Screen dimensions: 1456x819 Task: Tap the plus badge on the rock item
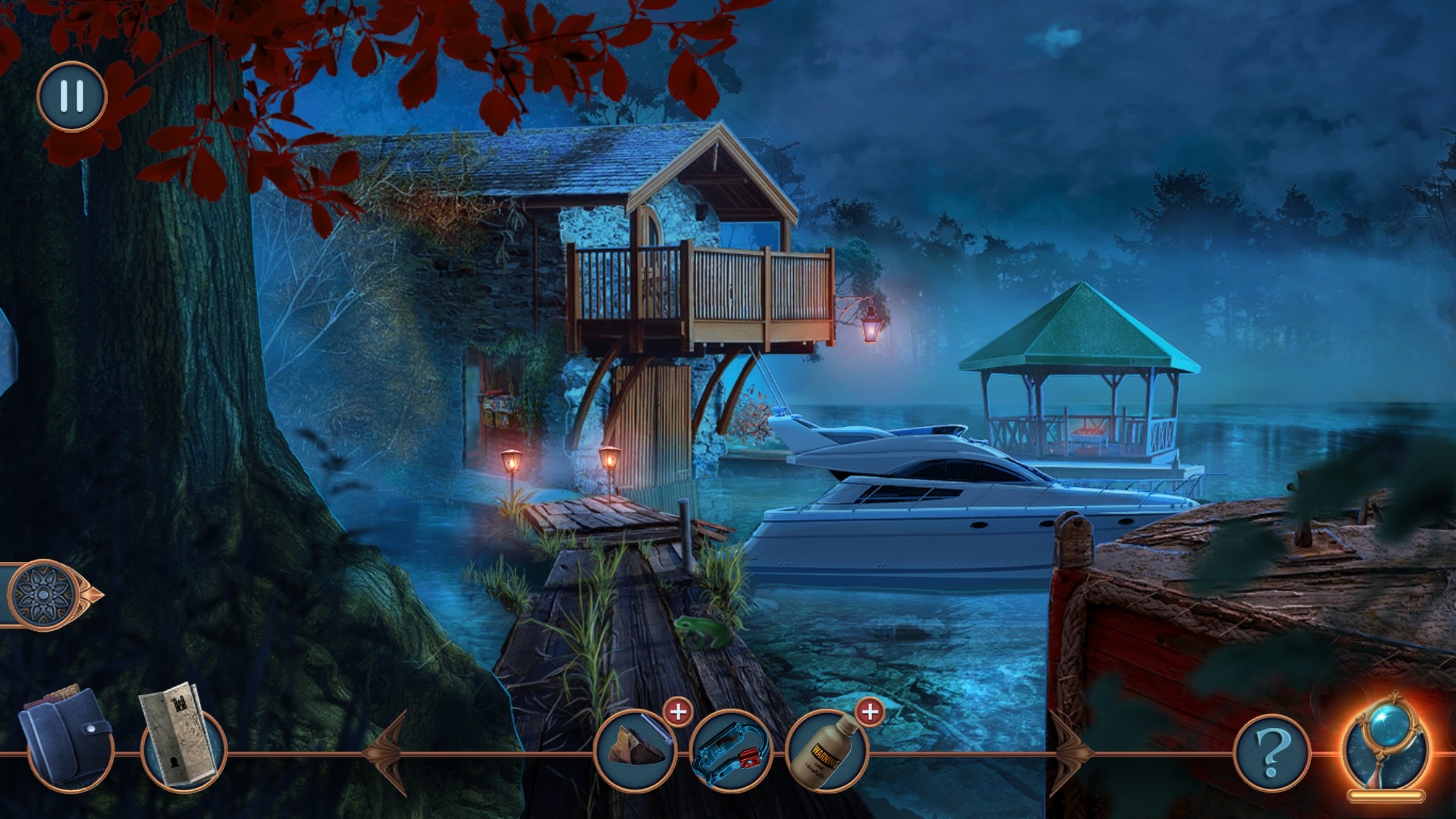tap(678, 712)
